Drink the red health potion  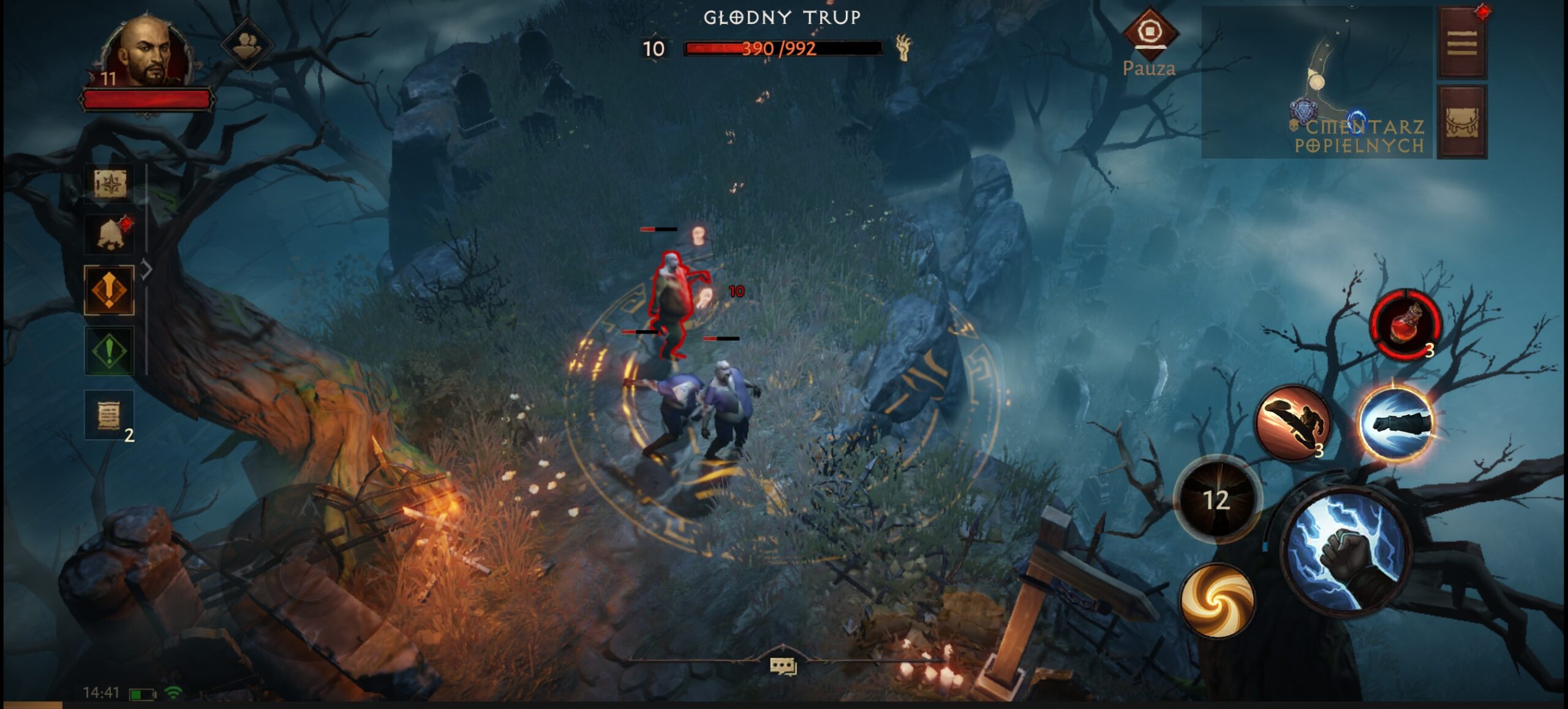coord(1406,324)
